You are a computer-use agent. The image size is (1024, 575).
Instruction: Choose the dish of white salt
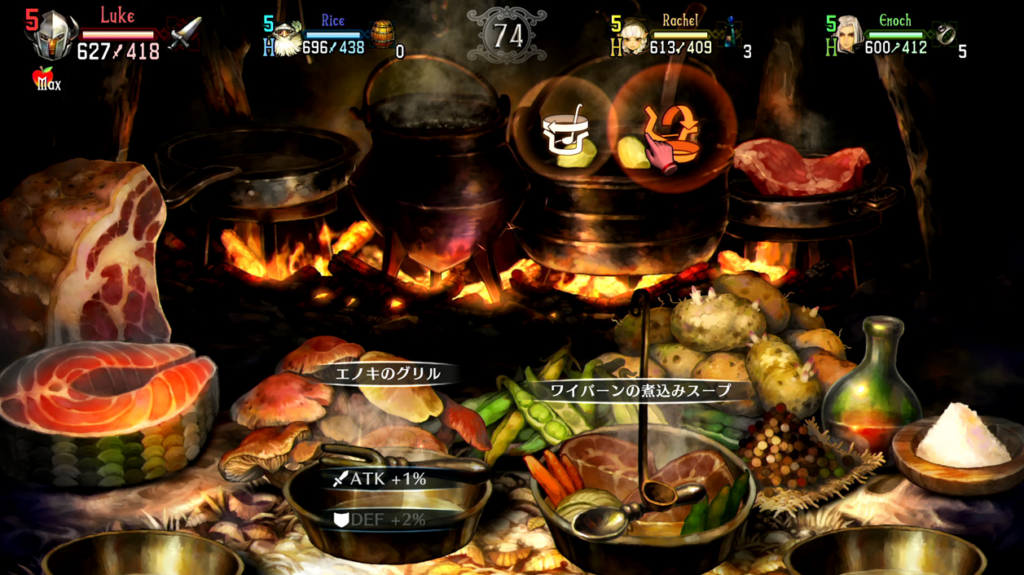[960, 438]
